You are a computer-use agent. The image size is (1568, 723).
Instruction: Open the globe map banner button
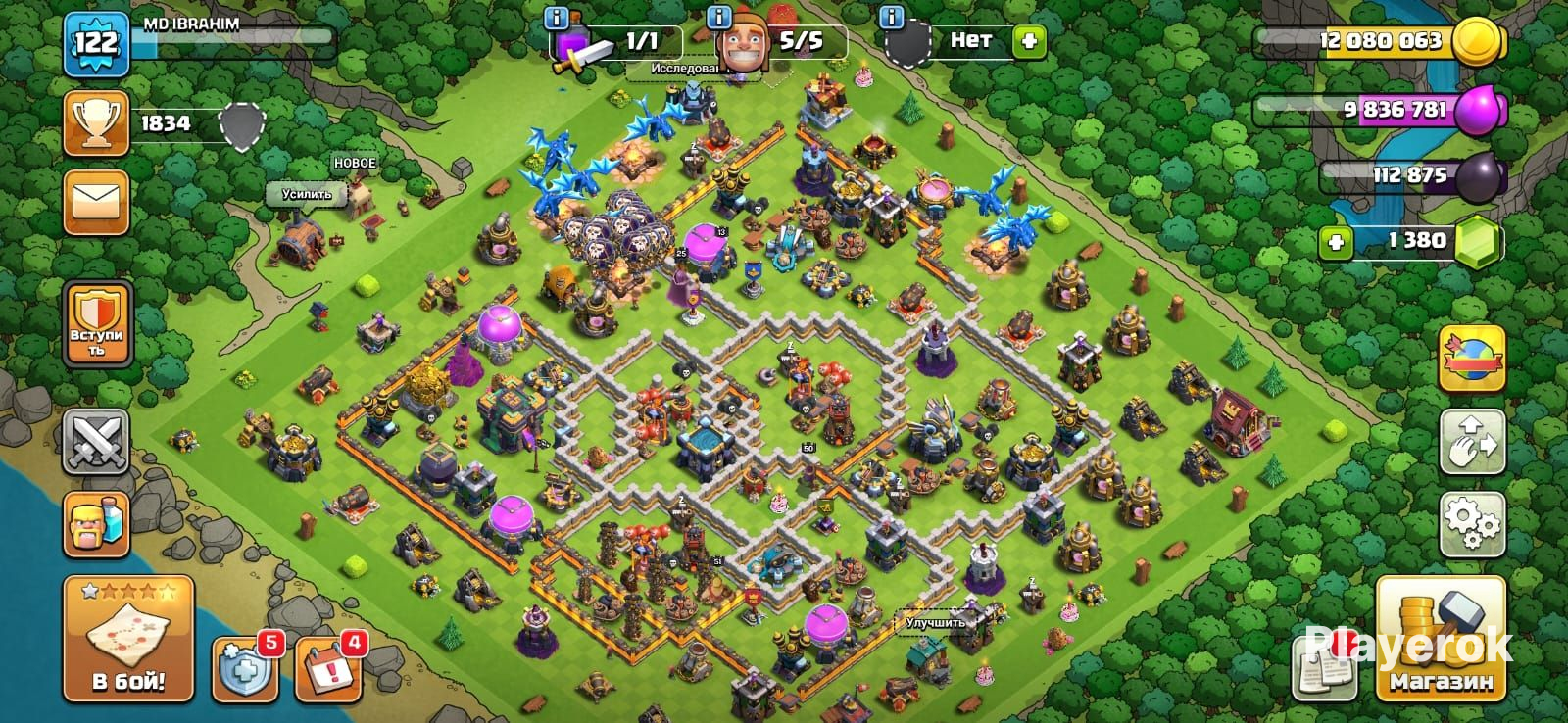pos(1472,359)
